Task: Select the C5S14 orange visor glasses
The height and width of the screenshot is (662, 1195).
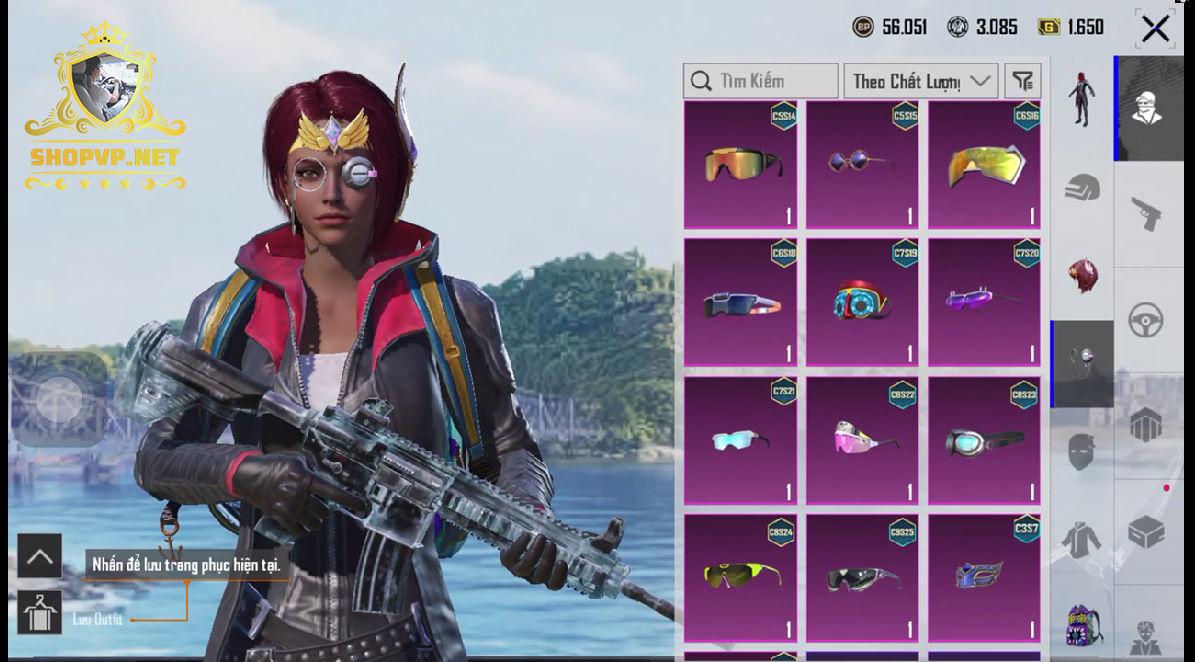Action: 740,165
